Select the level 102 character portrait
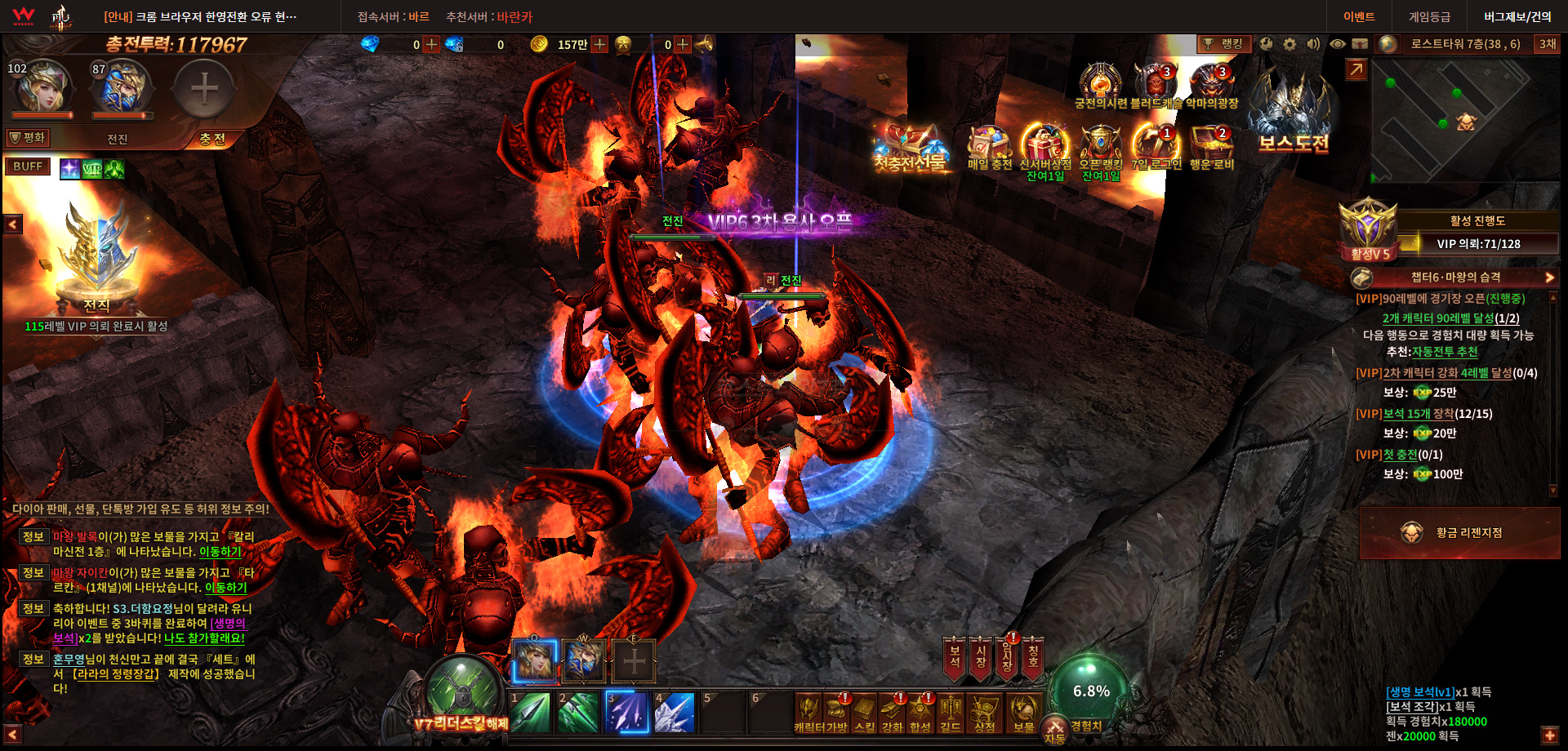 point(41,88)
